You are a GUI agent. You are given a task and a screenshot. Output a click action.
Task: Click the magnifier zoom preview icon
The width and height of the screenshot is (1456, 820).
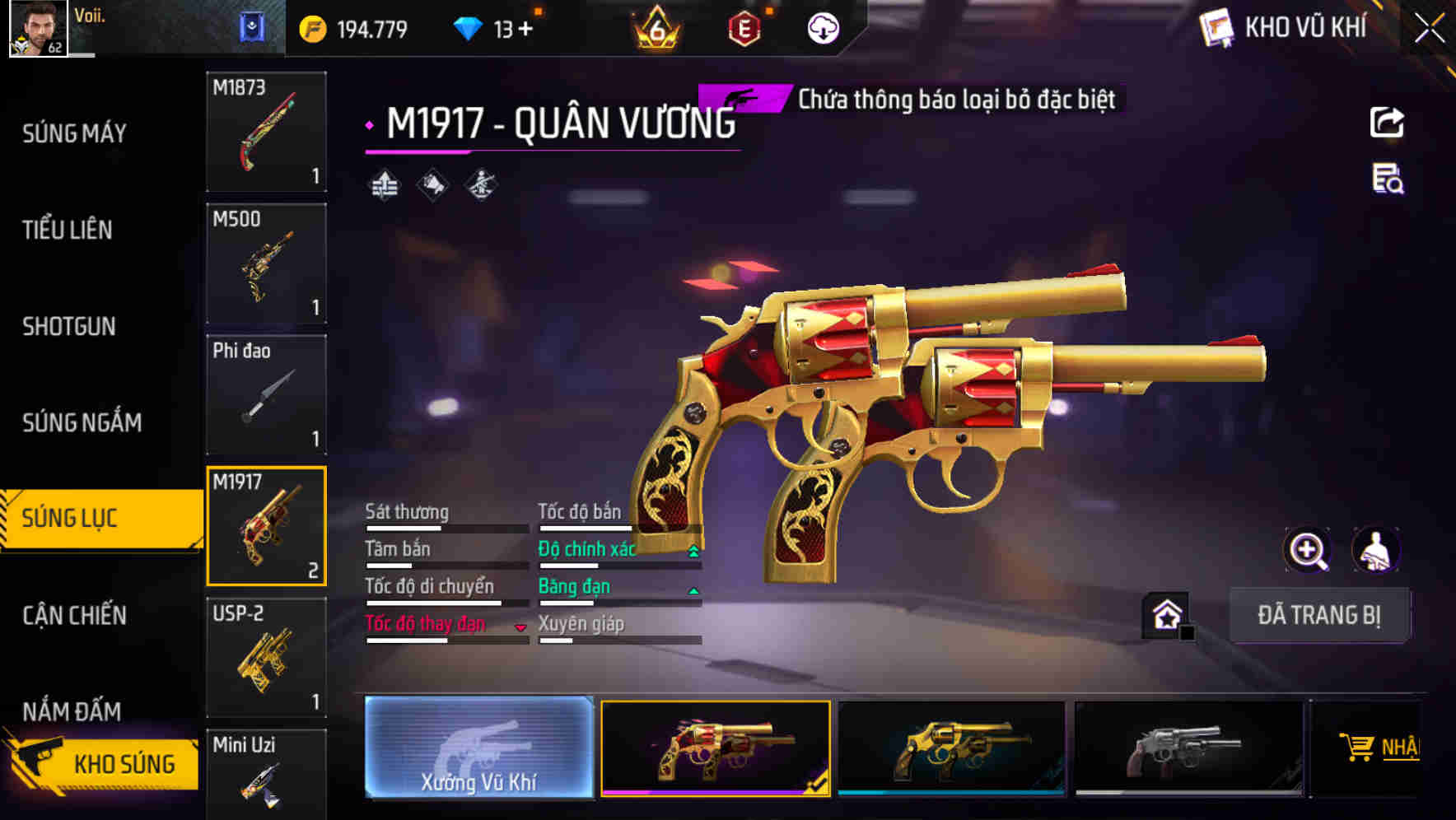(x=1308, y=550)
